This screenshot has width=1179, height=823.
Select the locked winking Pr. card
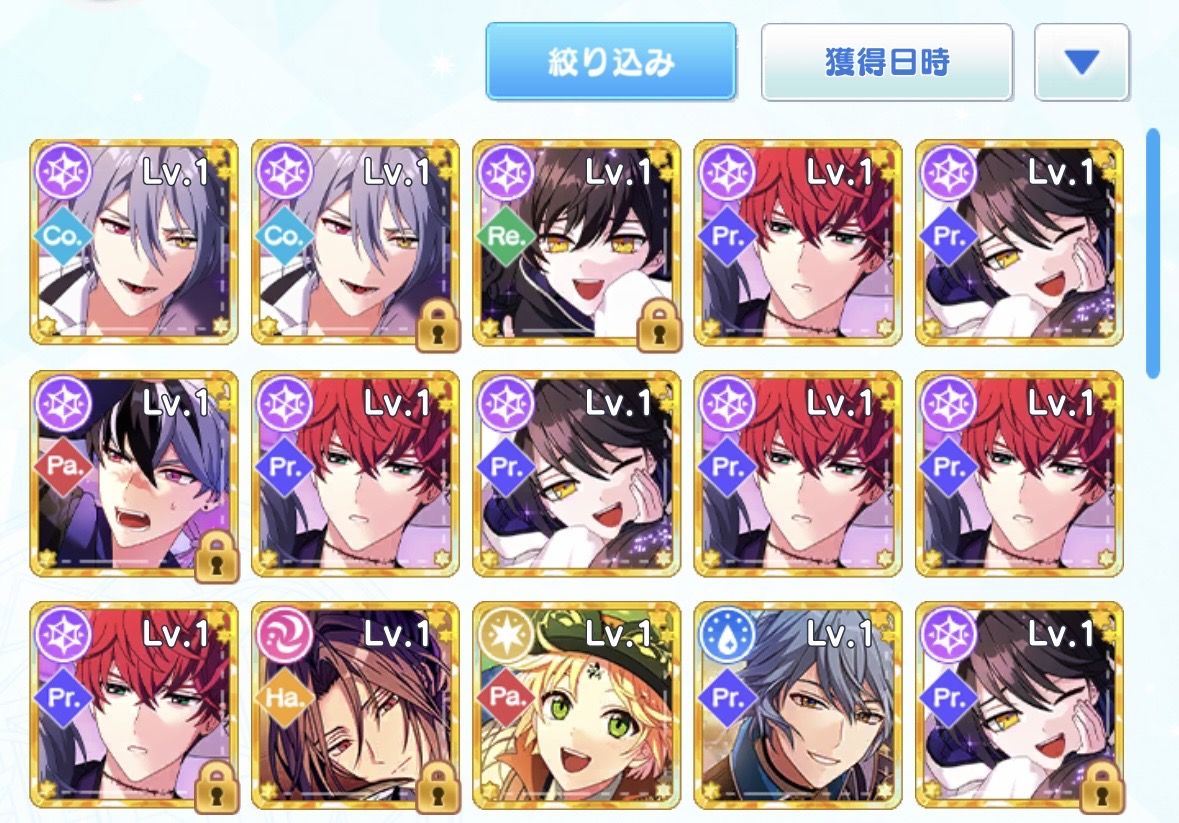(1019, 704)
